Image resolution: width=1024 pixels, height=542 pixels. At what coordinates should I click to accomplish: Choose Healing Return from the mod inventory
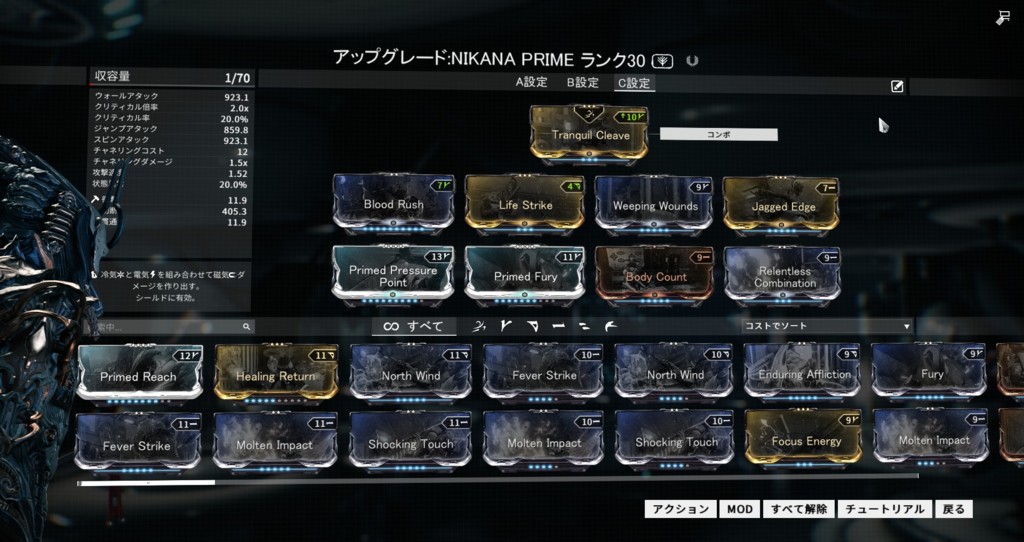[275, 373]
